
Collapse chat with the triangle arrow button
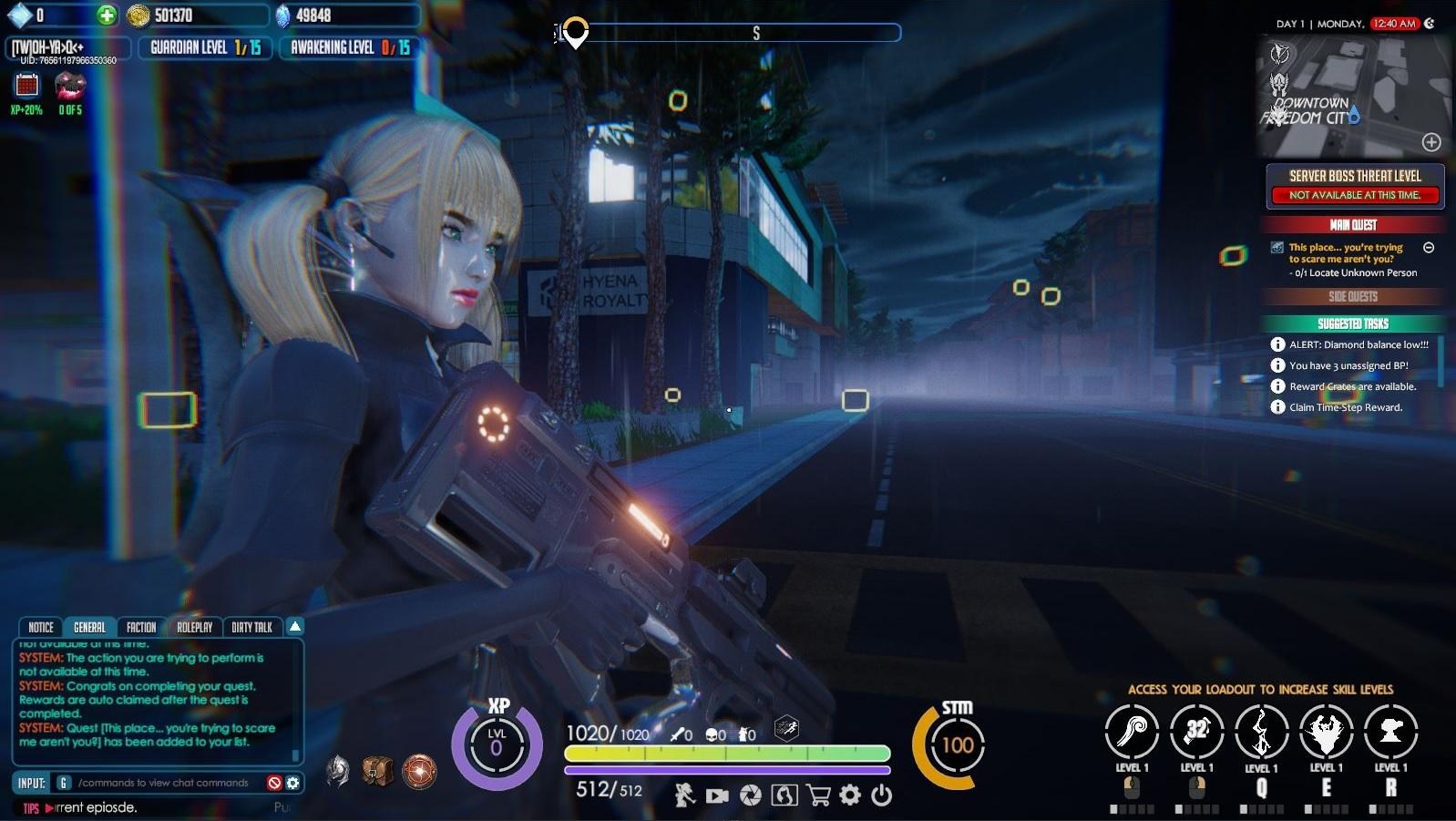pos(294,626)
